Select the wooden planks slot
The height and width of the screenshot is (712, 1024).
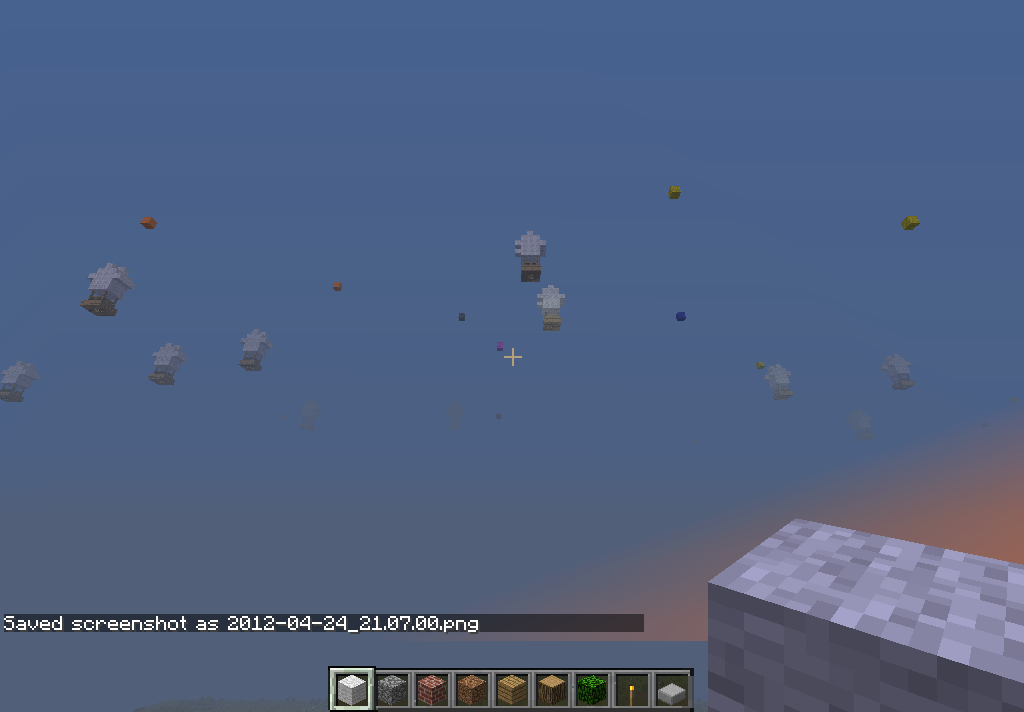[512, 689]
